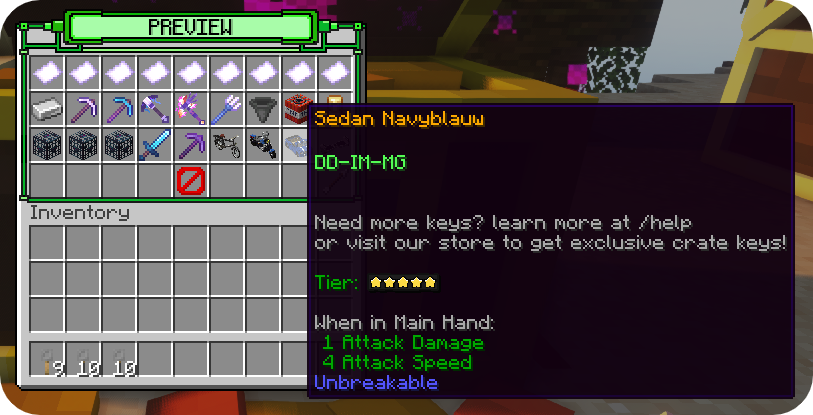Image resolution: width=813 pixels, height=415 pixels.
Task: Select the hotbar key stack of 9
Action: point(47,361)
